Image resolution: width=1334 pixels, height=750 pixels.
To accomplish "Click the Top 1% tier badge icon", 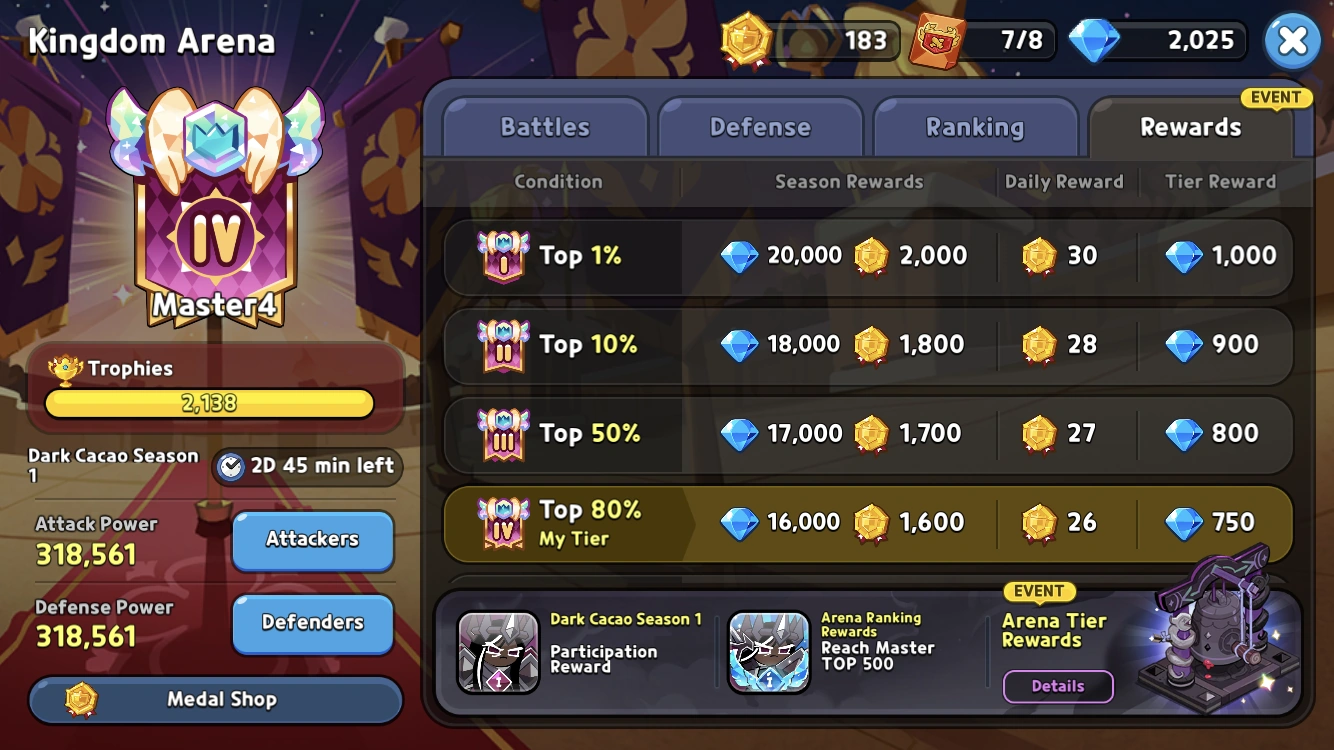I will coord(505,256).
